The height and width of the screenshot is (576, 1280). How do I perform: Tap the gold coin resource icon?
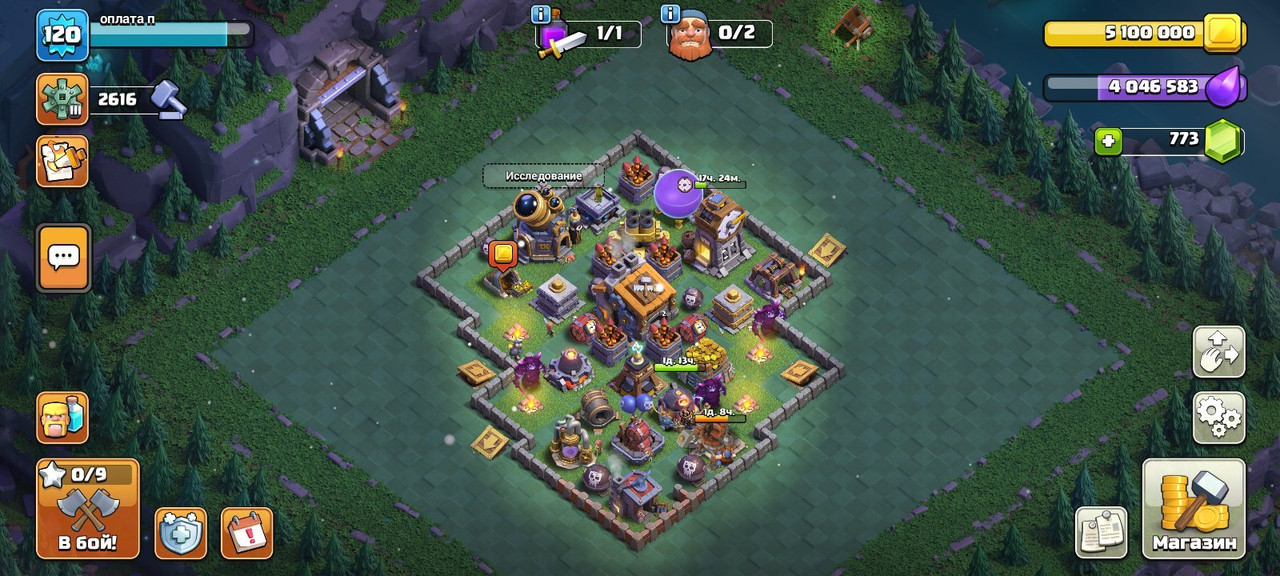pos(1223,32)
